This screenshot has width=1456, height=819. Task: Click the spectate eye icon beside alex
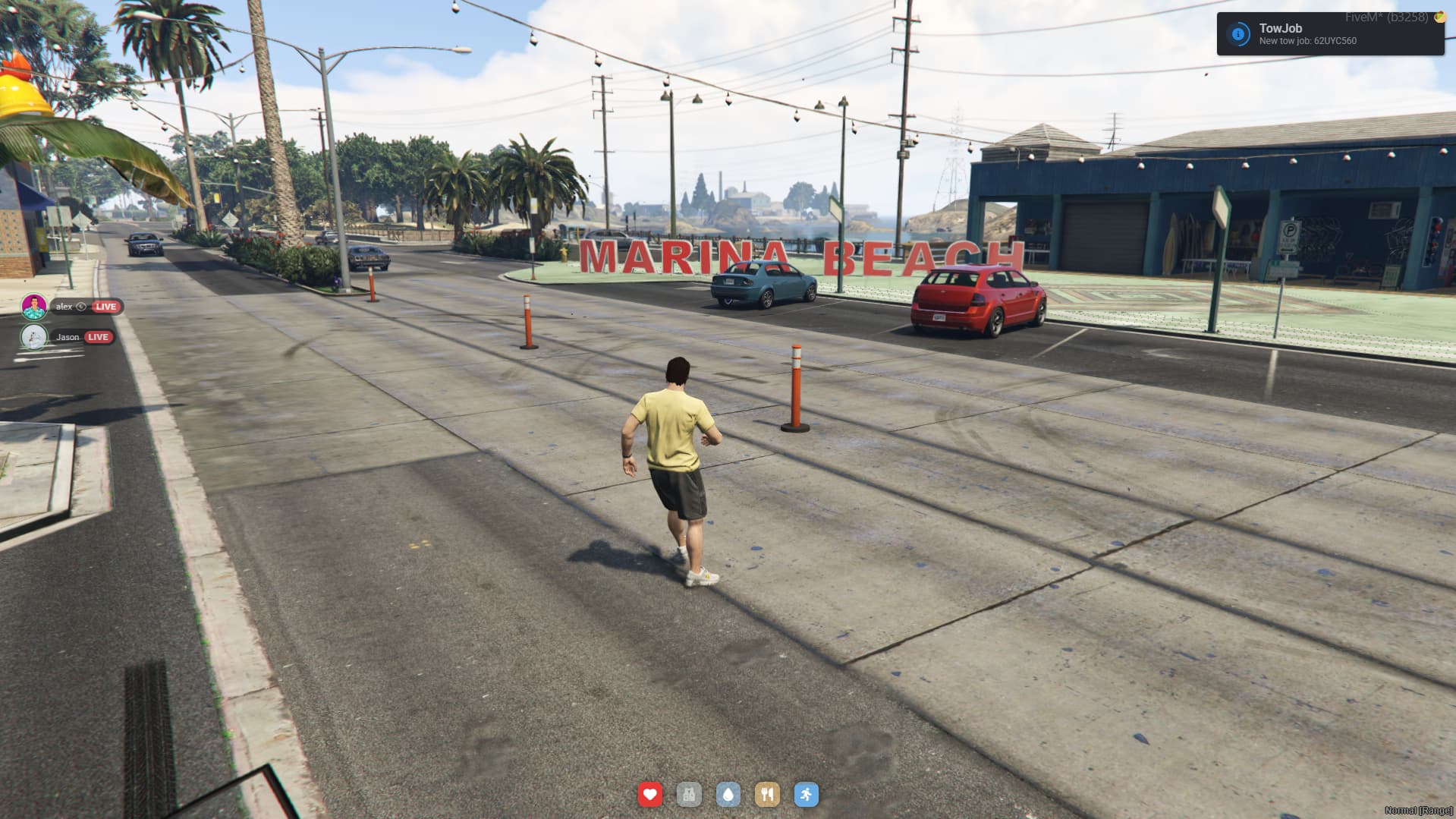(x=81, y=307)
